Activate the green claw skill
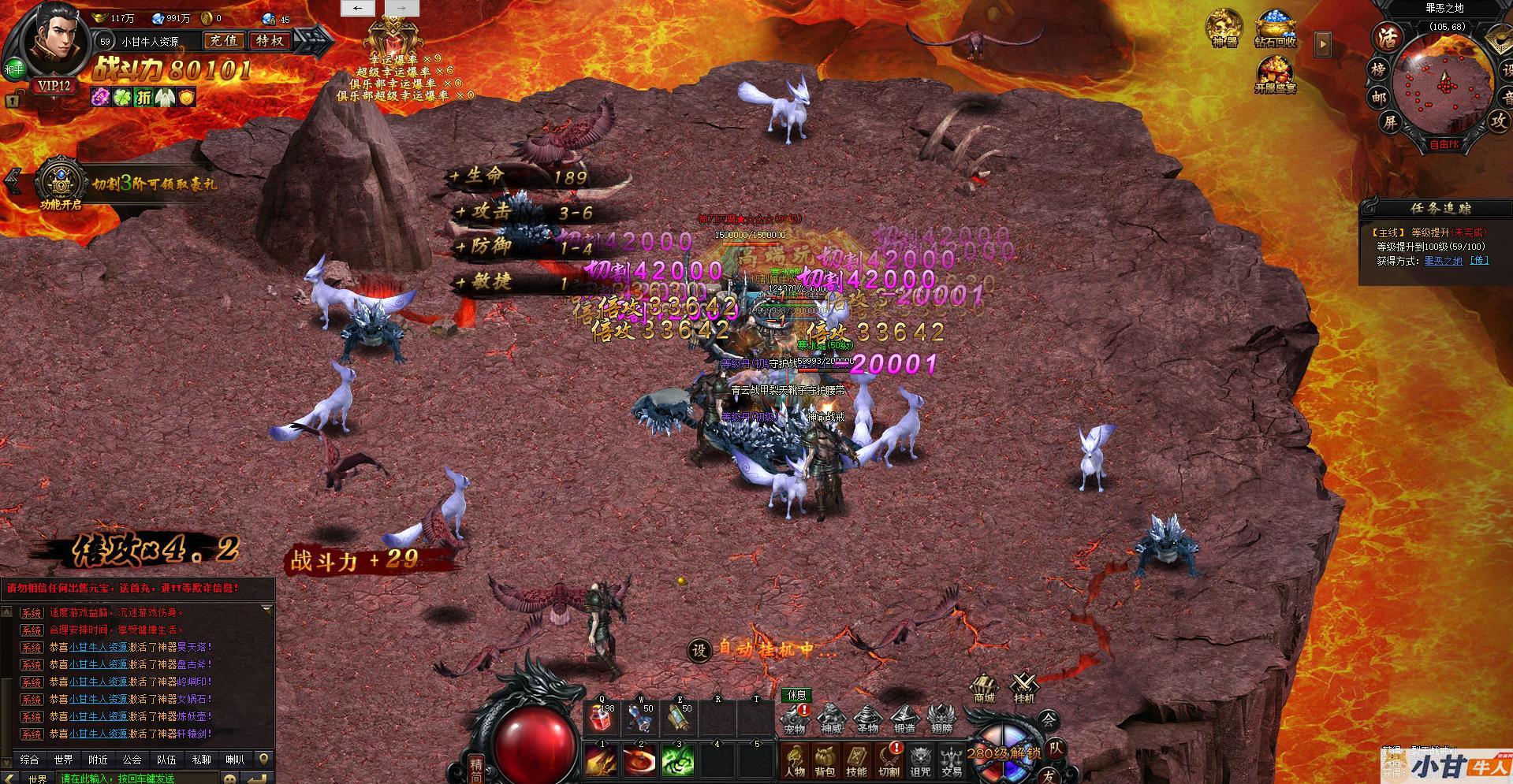This screenshot has height=784, width=1513. coord(678,760)
